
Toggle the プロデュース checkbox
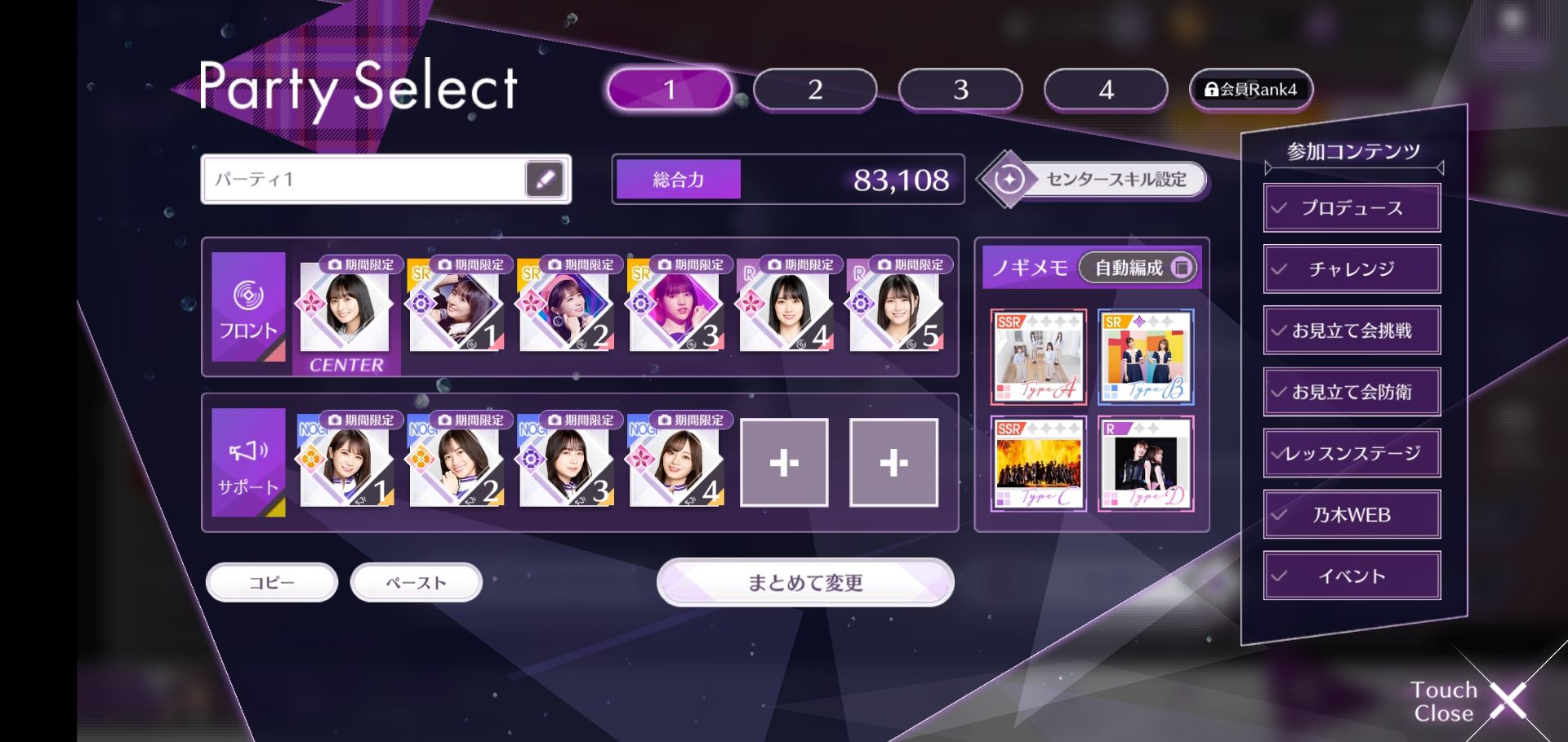click(x=1277, y=207)
